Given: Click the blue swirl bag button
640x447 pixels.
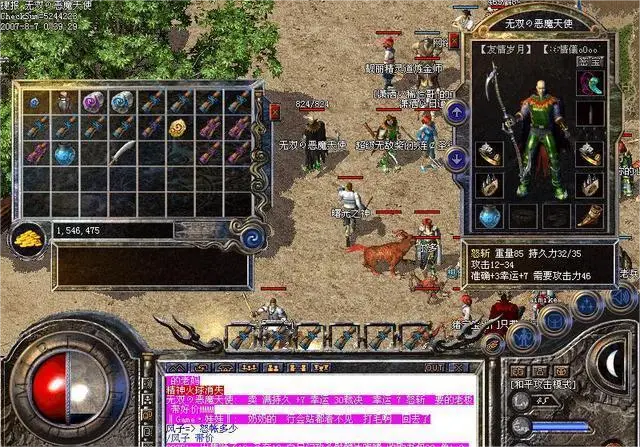Looking at the screenshot, I should pos(252,237).
